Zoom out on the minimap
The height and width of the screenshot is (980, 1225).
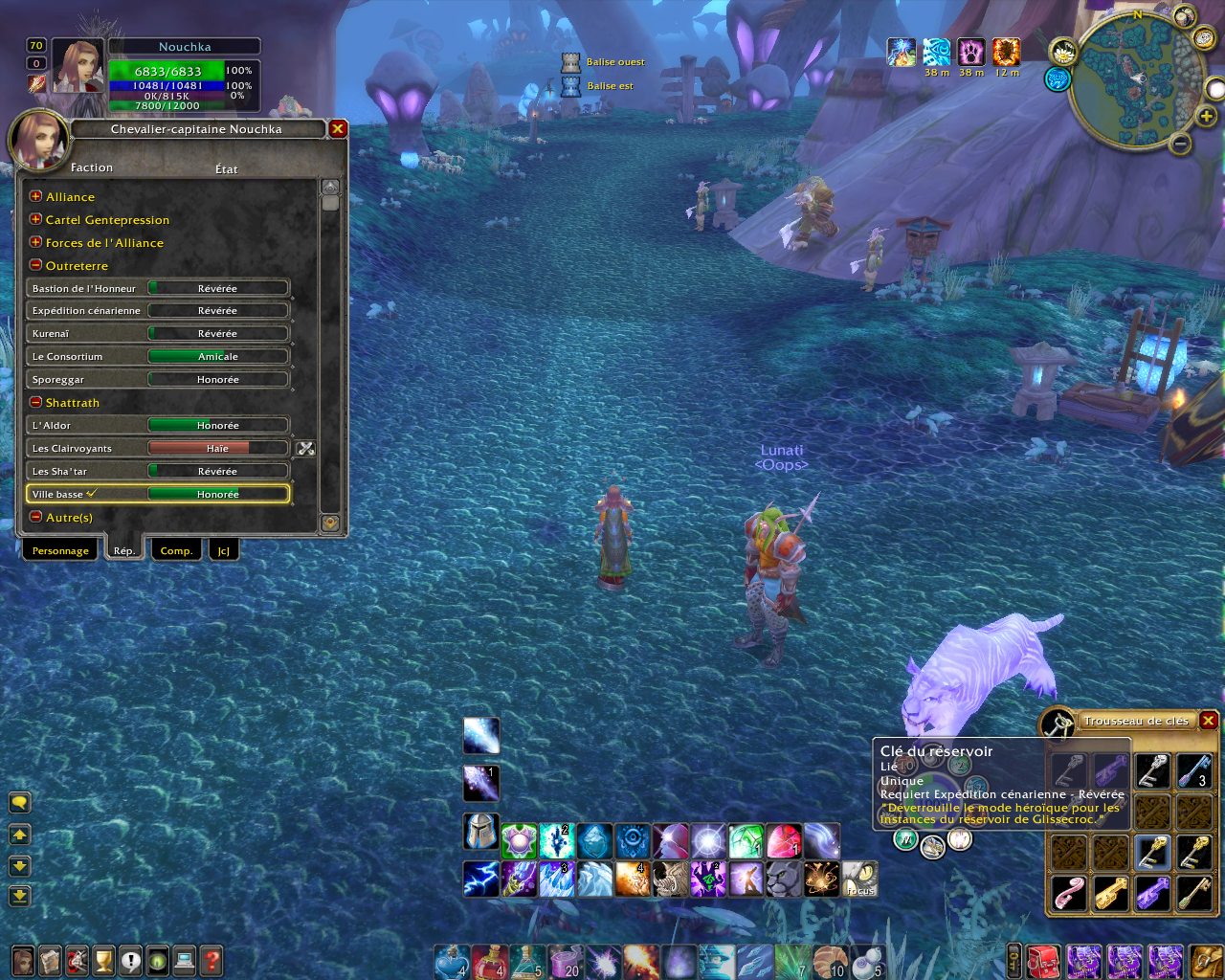(x=1181, y=144)
